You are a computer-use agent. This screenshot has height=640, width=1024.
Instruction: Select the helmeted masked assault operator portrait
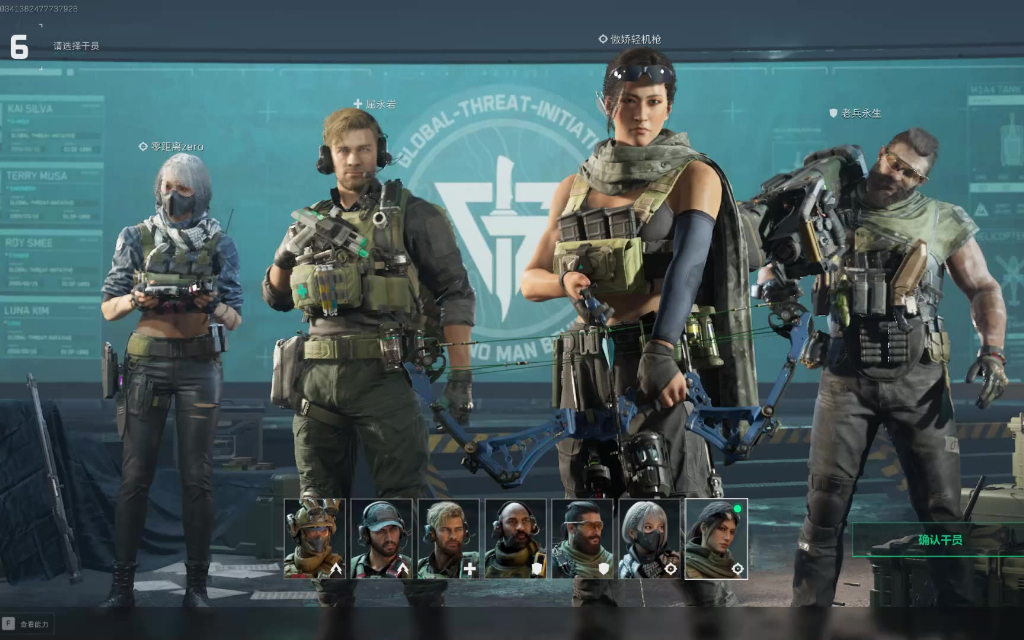[314, 538]
